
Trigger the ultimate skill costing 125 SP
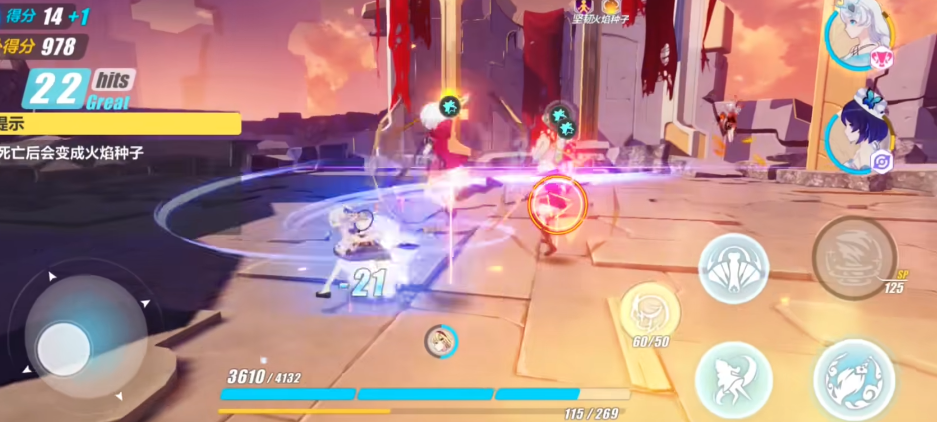[852, 256]
